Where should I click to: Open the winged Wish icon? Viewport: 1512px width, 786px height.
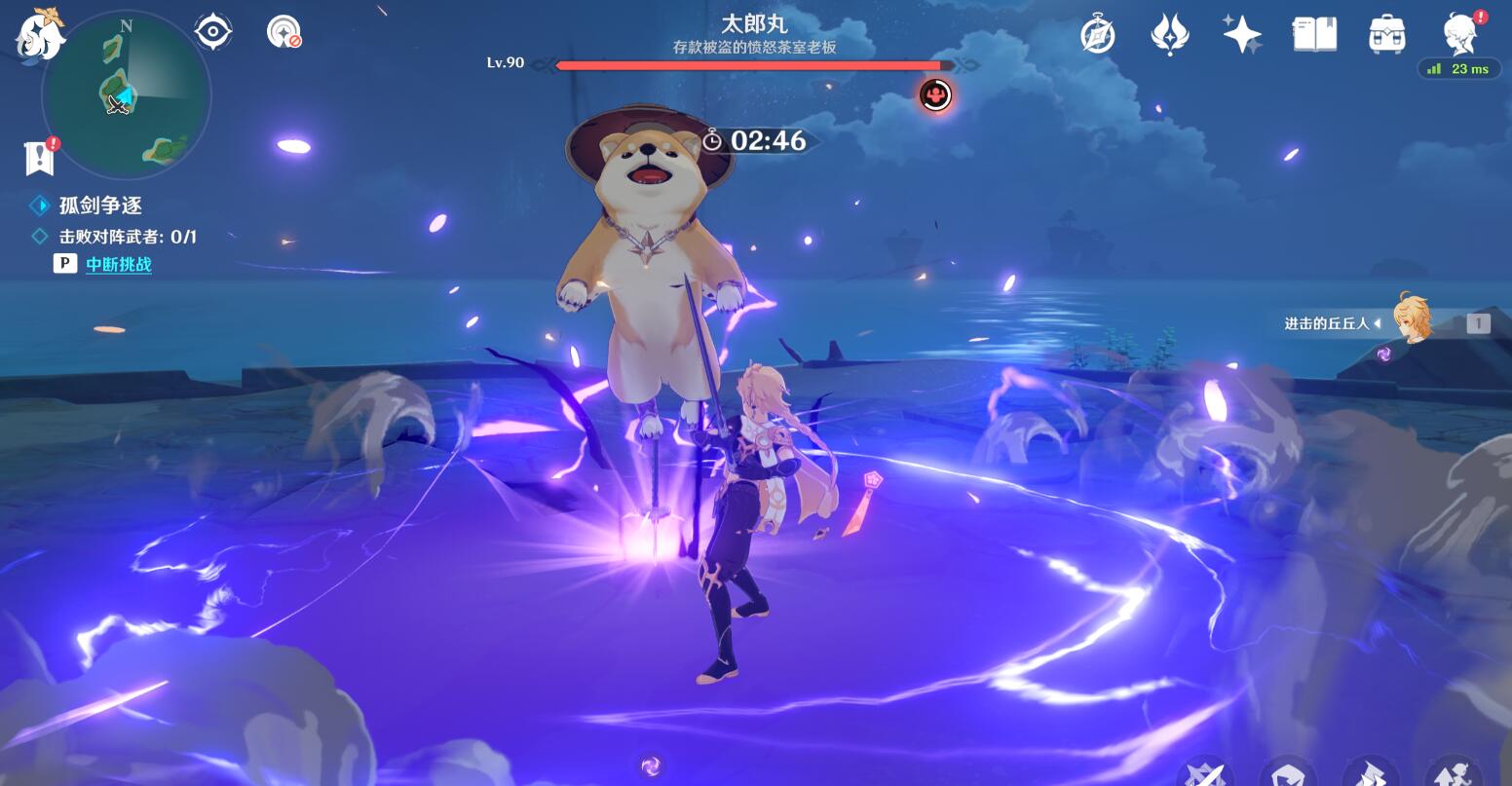(1169, 36)
